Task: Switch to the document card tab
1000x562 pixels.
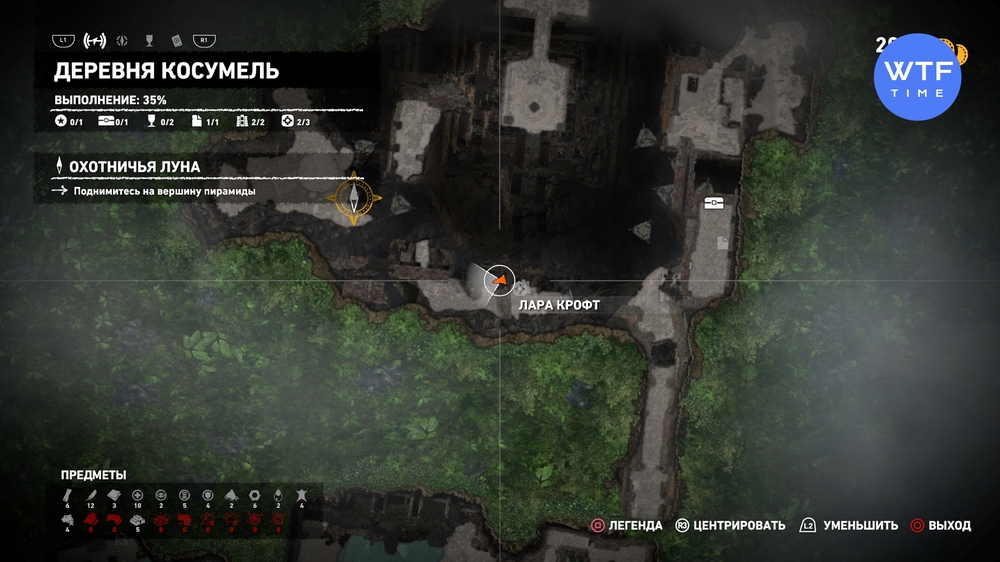Action: [x=175, y=41]
